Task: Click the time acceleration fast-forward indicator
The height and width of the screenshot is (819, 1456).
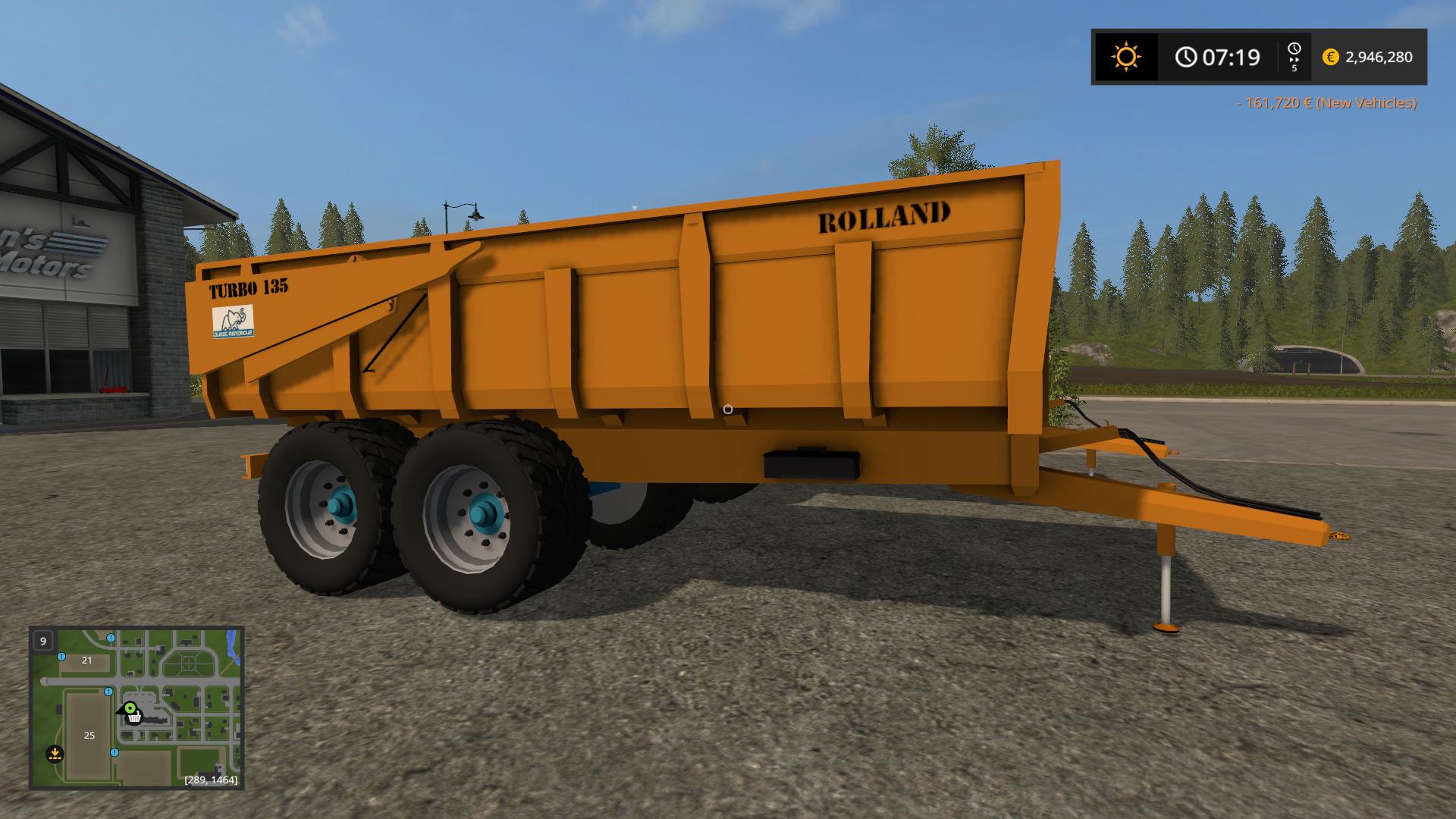Action: [1294, 57]
